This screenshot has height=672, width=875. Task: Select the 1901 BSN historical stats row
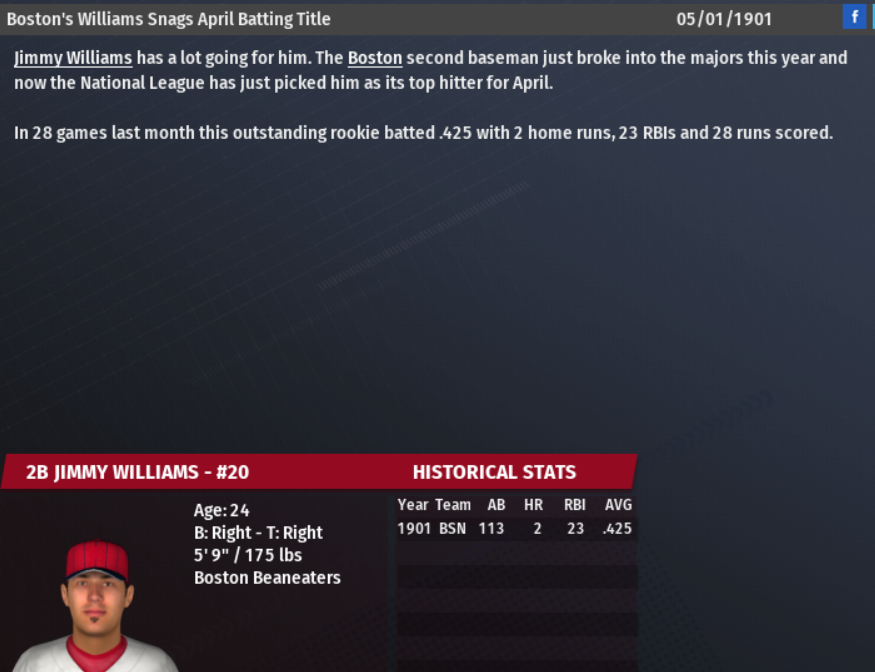tap(514, 528)
